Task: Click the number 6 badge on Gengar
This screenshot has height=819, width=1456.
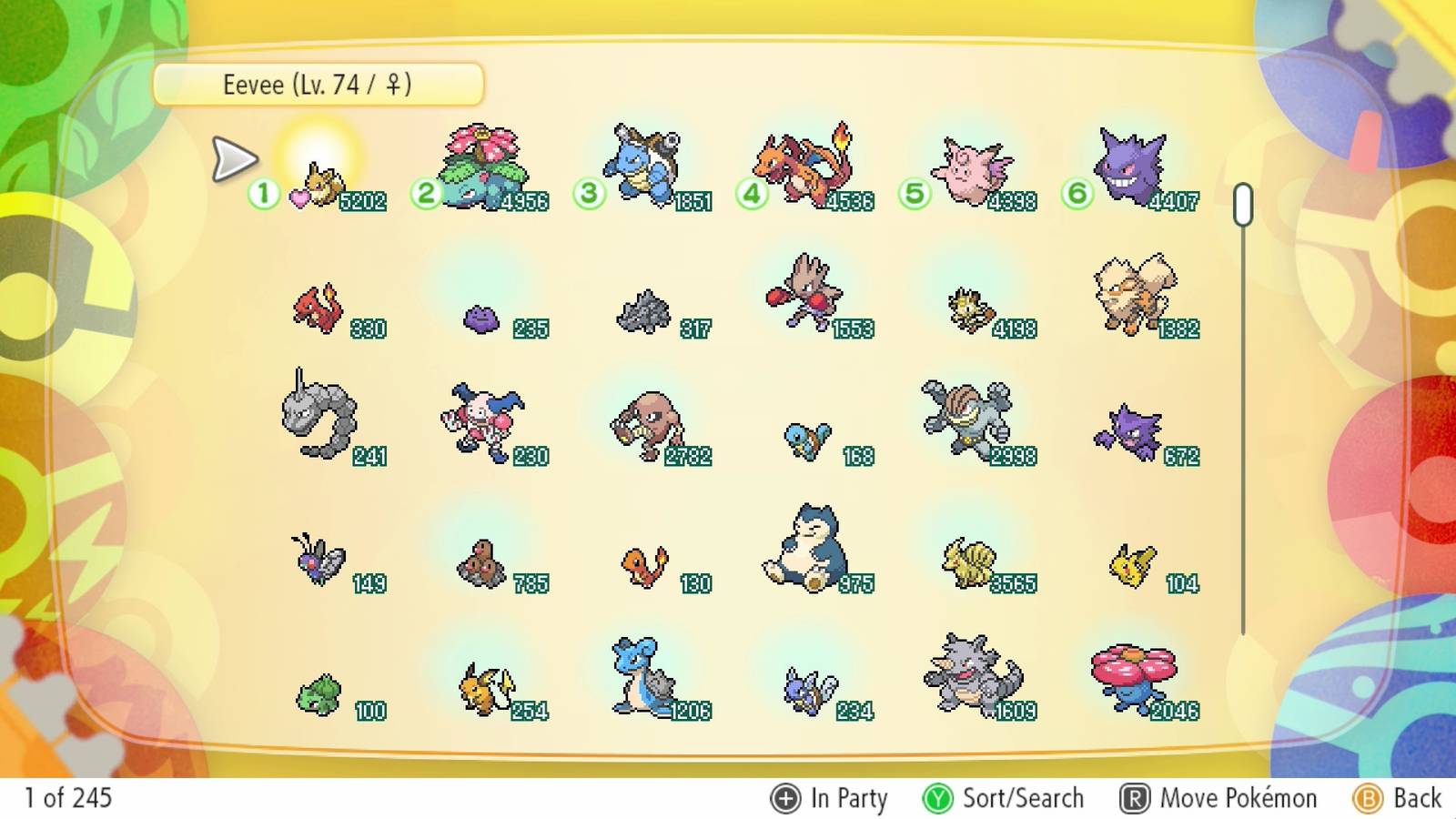Action: point(1076,193)
